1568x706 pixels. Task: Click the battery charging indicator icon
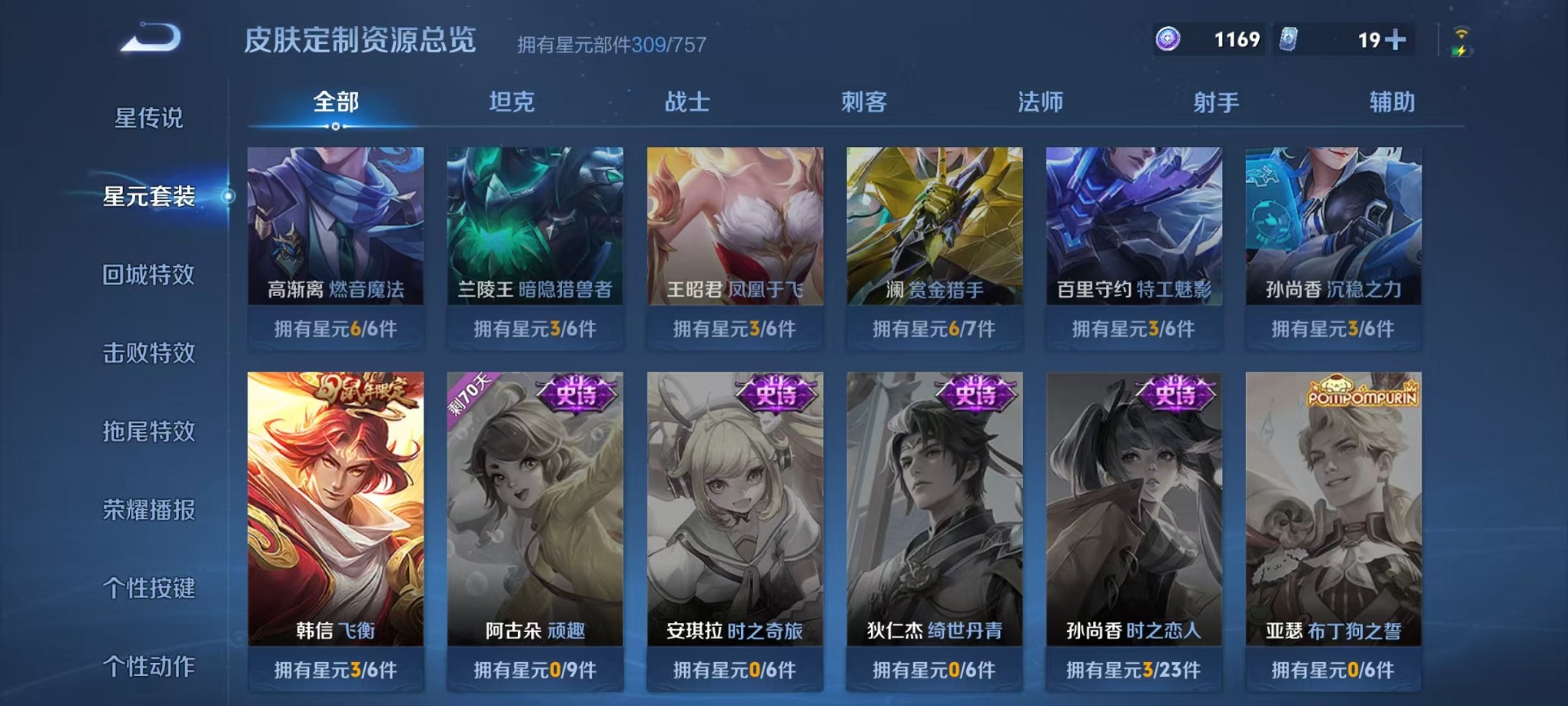pos(1461,51)
